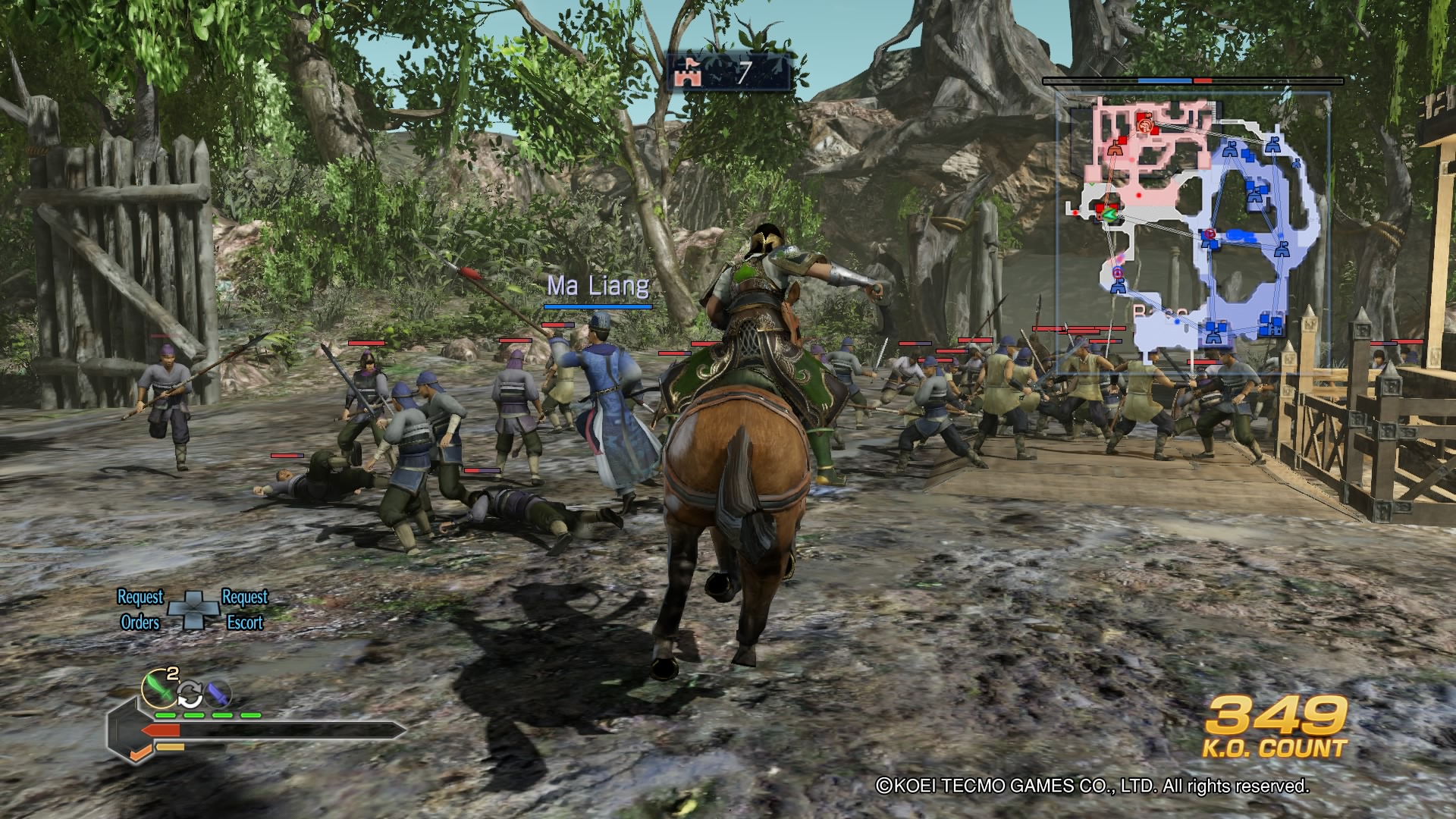Choose the Request Escort command
Image resolution: width=1456 pixels, height=819 pixels.
(244, 610)
